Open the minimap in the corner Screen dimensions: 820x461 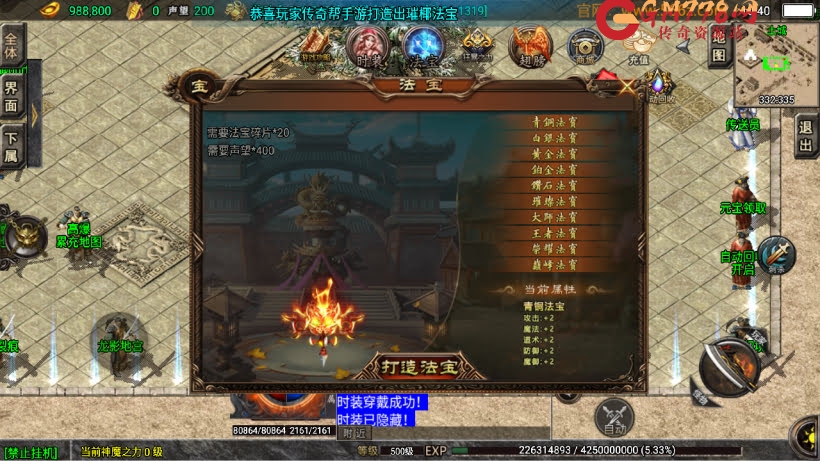point(775,65)
